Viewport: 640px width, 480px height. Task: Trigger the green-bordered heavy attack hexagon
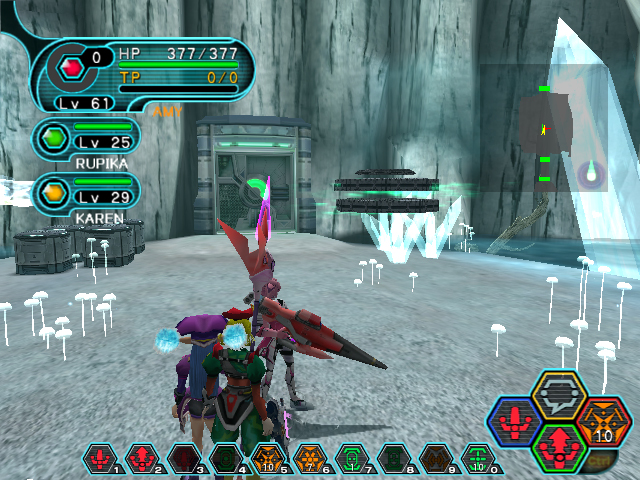[x=560, y=446]
